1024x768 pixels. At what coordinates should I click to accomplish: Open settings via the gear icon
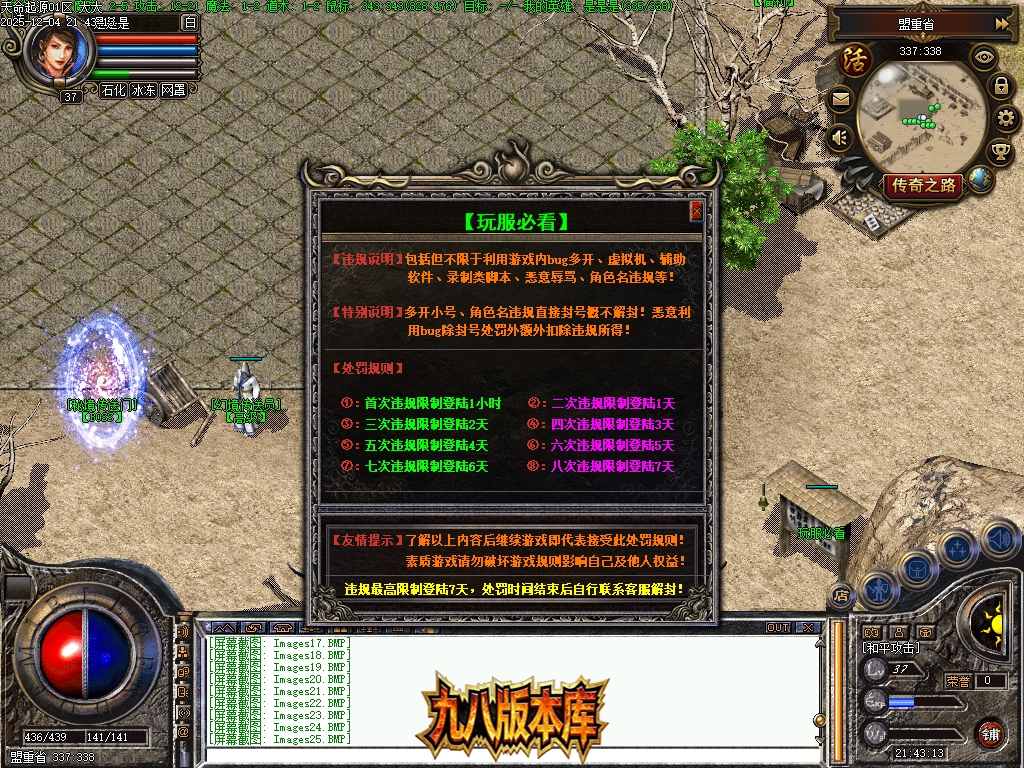1007,119
